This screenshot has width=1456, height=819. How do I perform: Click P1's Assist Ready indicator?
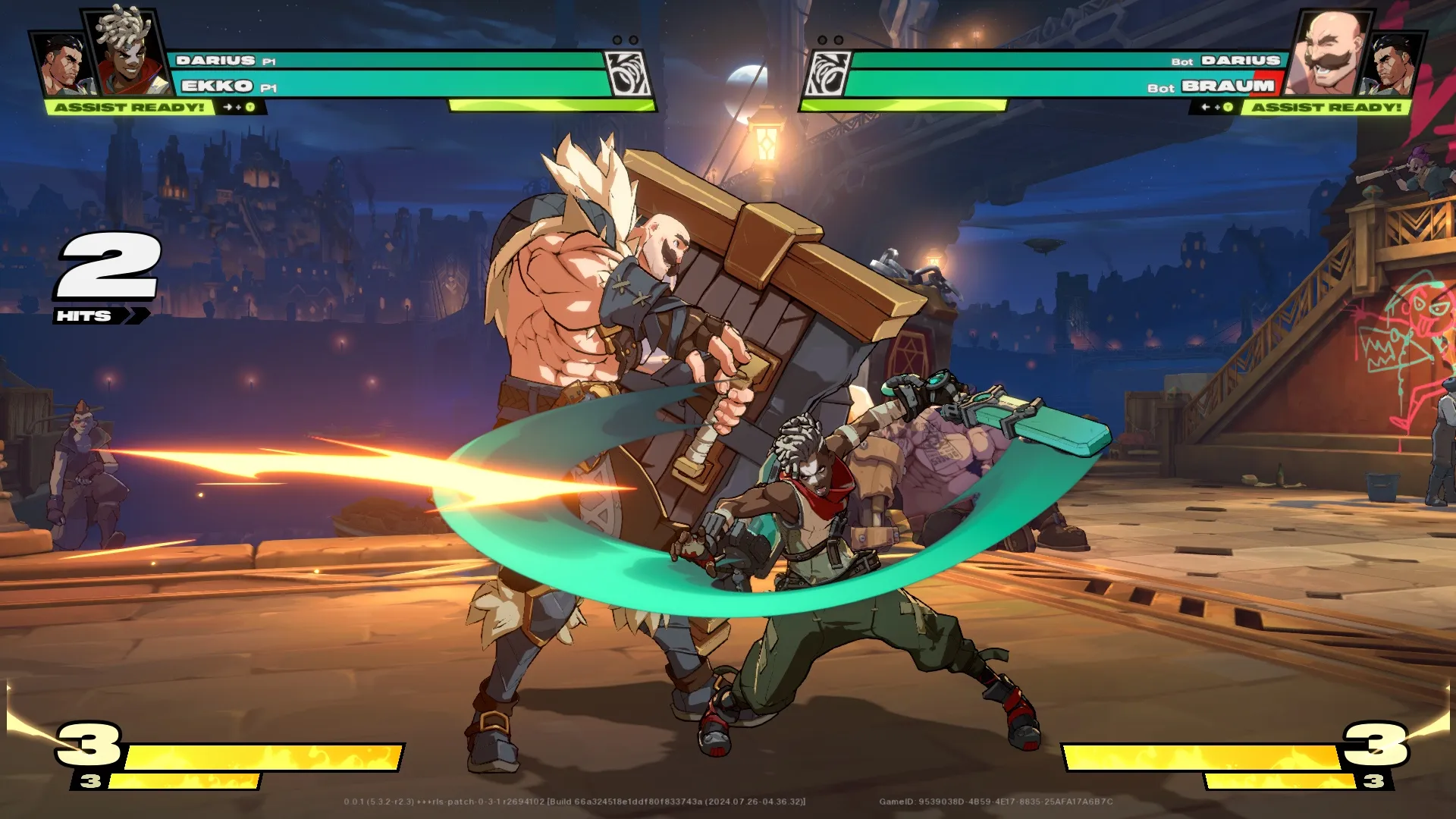tap(129, 107)
